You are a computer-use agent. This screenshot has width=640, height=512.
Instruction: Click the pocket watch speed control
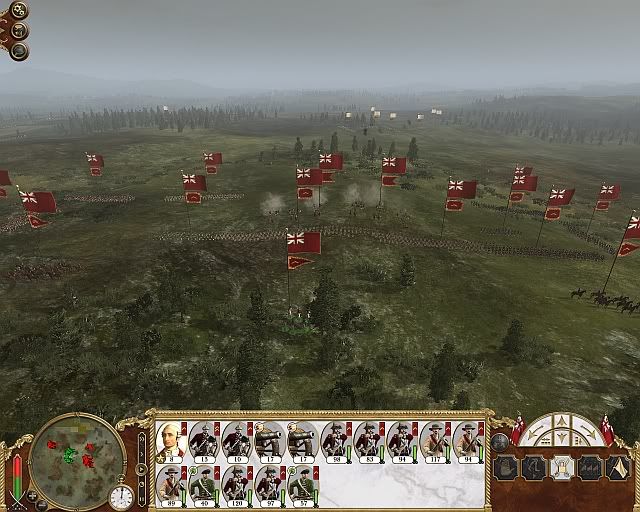click(121, 496)
